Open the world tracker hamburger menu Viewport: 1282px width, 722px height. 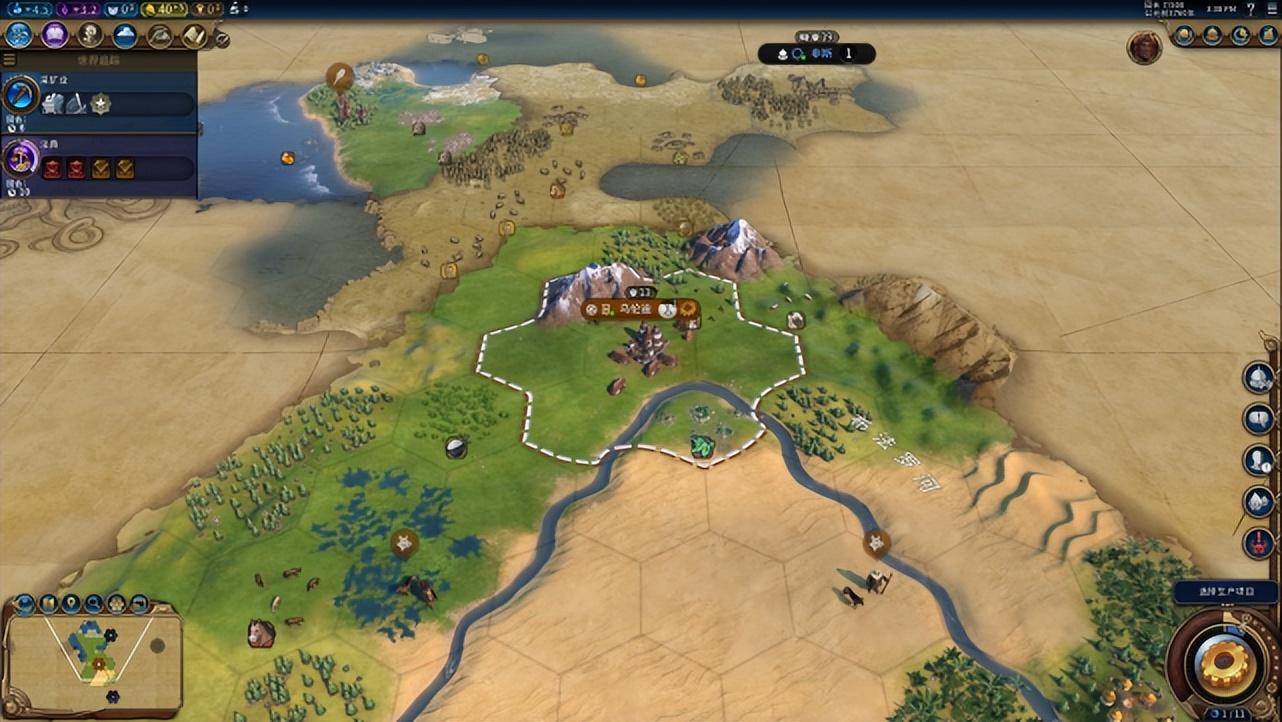tap(9, 60)
